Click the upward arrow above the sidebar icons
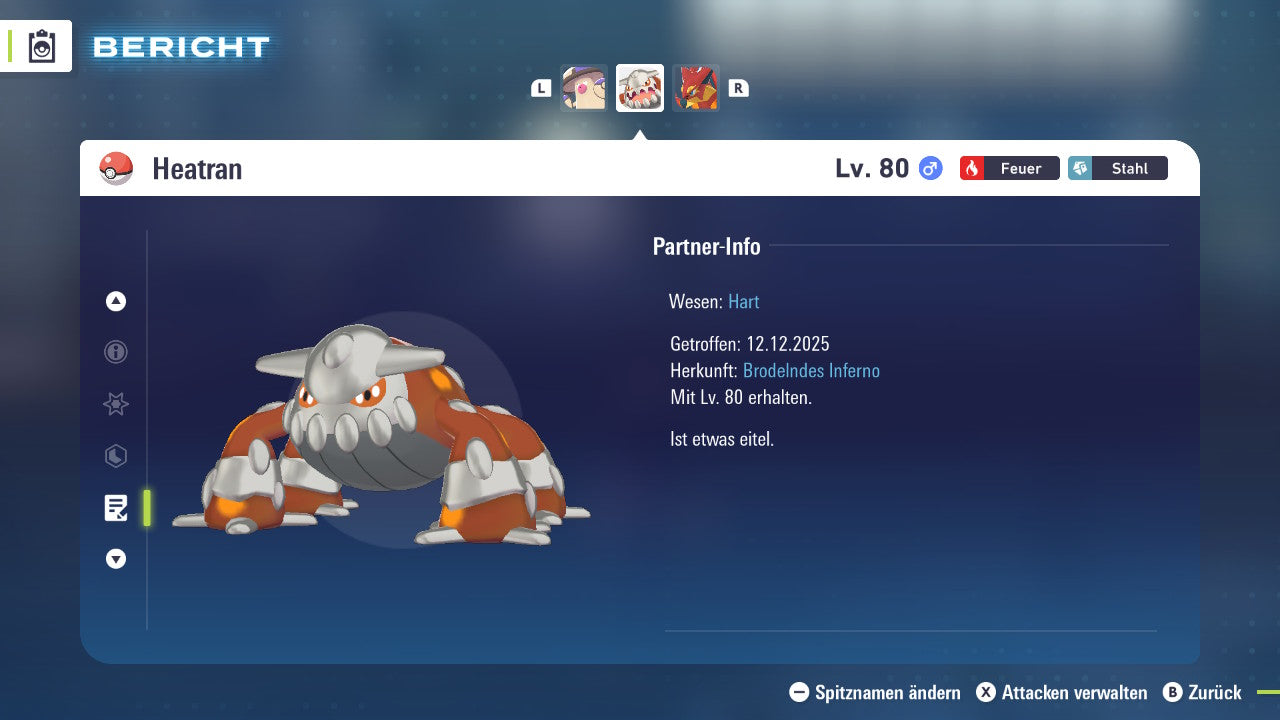Image resolution: width=1280 pixels, height=720 pixels. 115,301
